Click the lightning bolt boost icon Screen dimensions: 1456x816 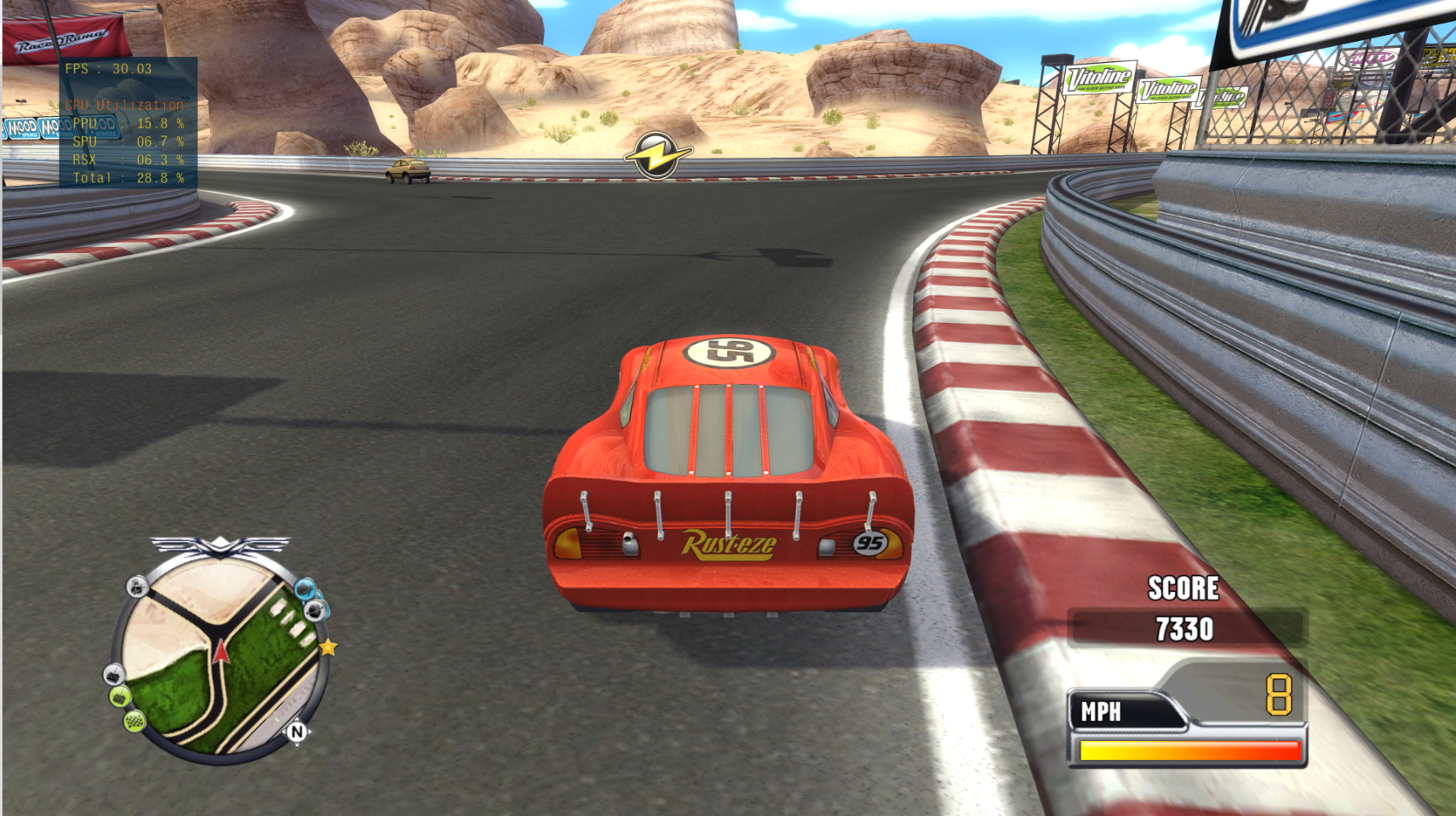(656, 156)
